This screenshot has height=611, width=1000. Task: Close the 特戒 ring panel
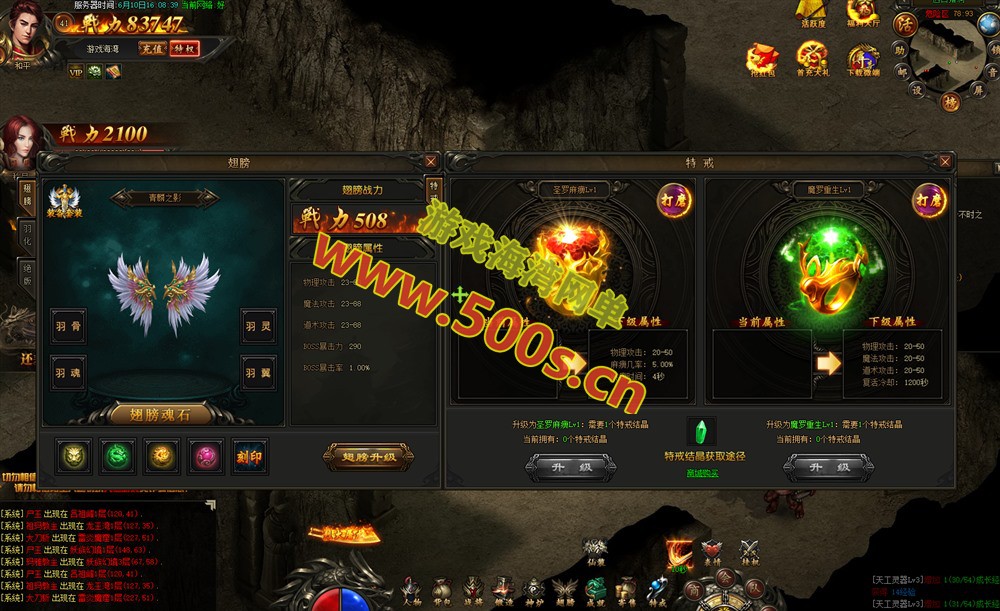pyautogui.click(x=945, y=161)
